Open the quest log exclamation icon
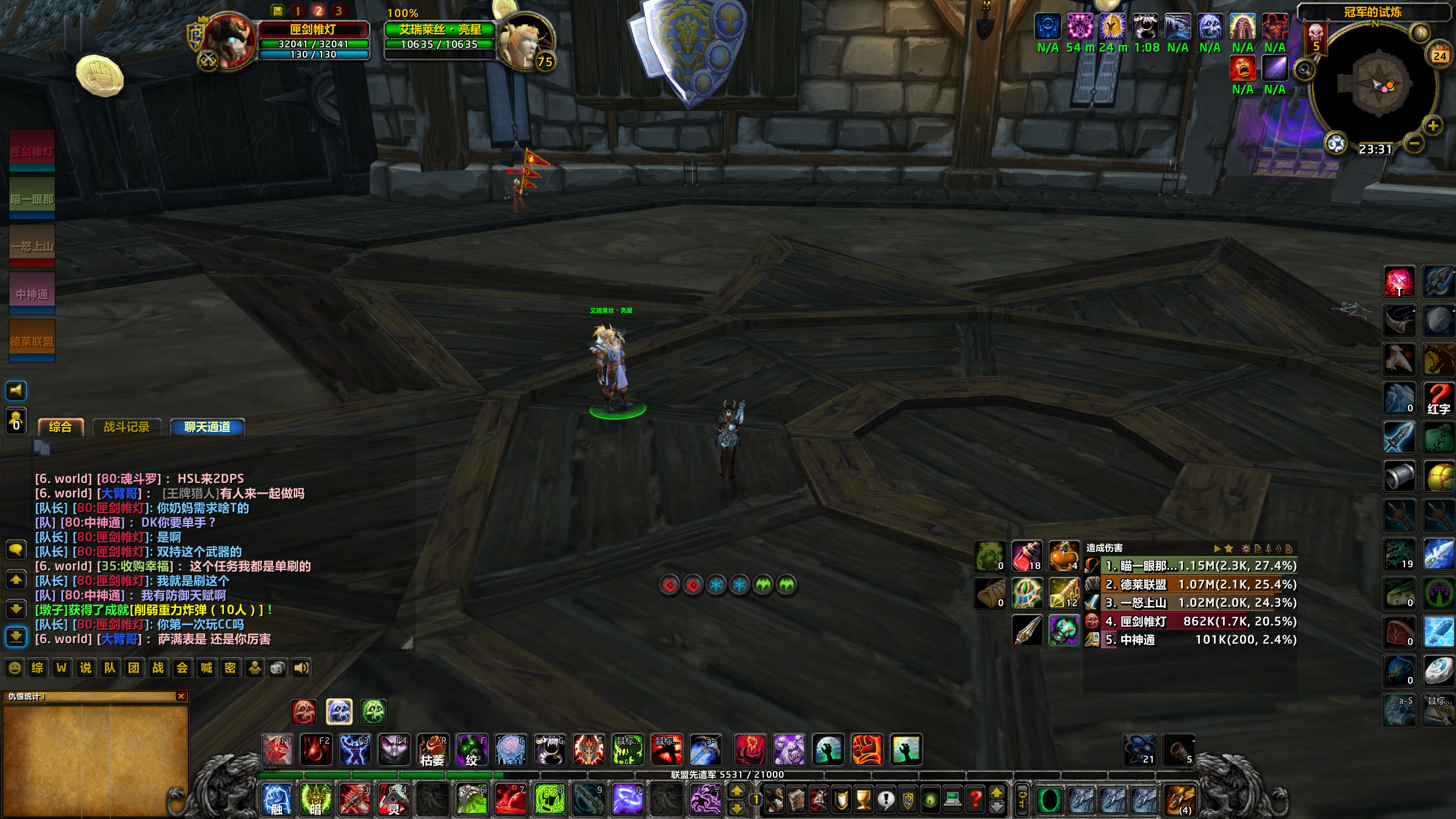This screenshot has height=819, width=1456. click(885, 800)
